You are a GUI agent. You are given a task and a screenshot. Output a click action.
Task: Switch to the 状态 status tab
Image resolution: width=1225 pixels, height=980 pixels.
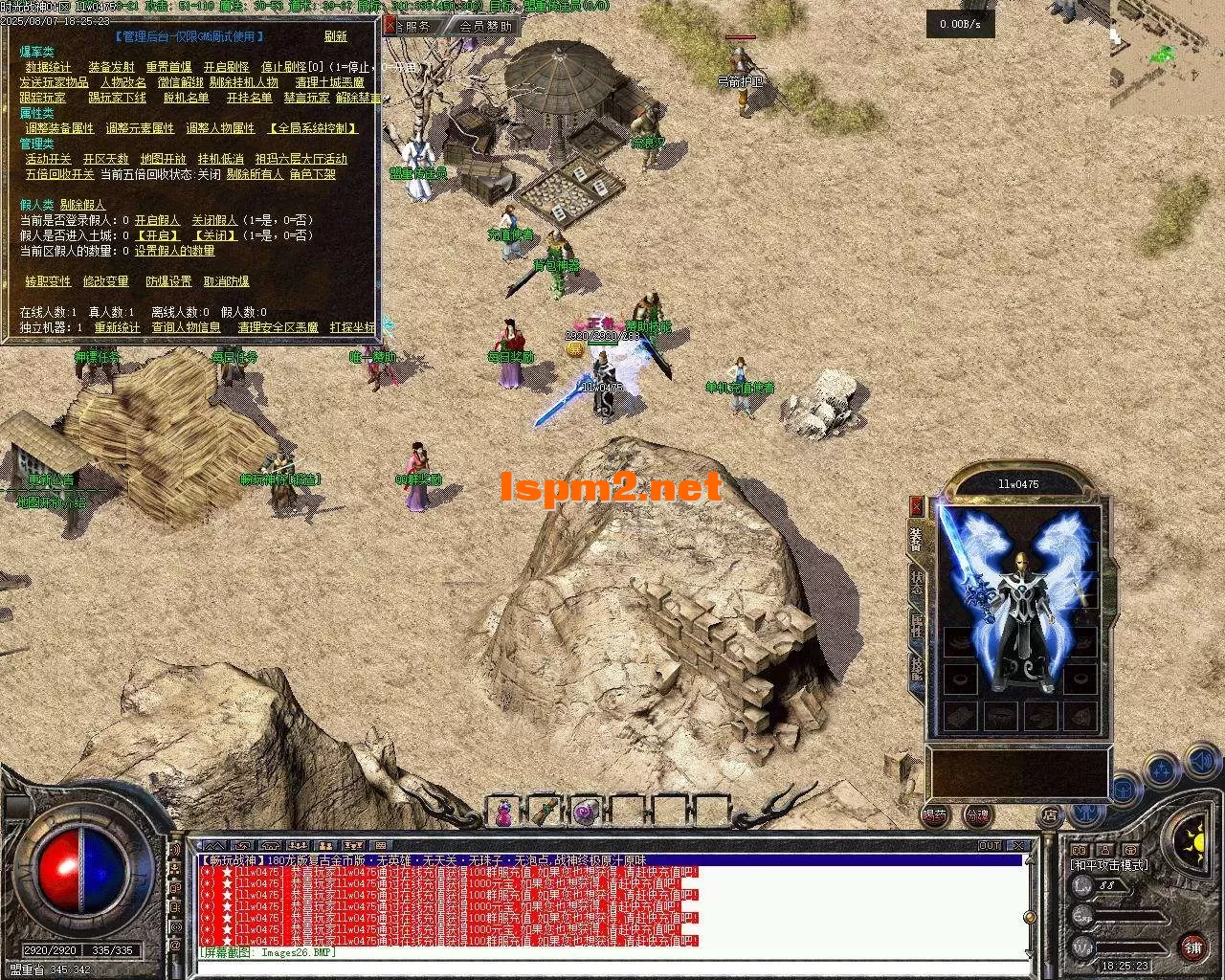(916, 584)
